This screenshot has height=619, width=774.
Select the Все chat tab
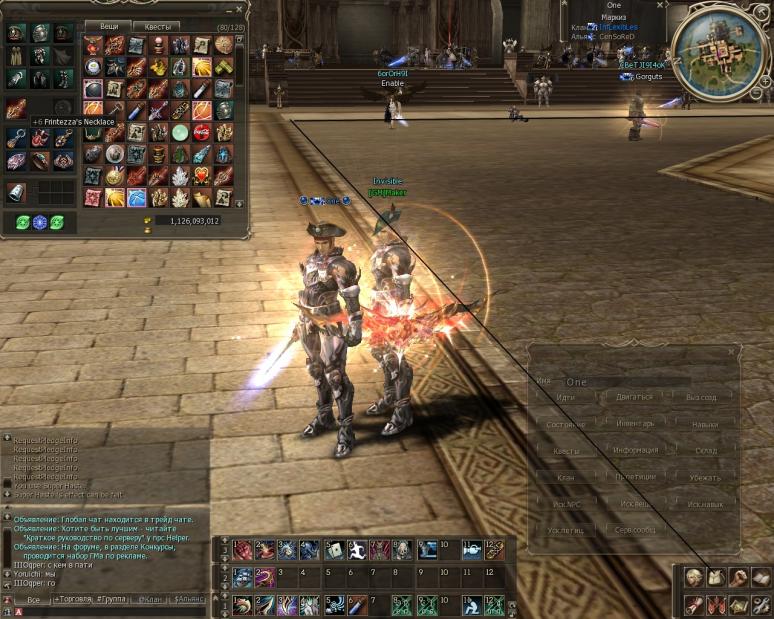(33, 599)
